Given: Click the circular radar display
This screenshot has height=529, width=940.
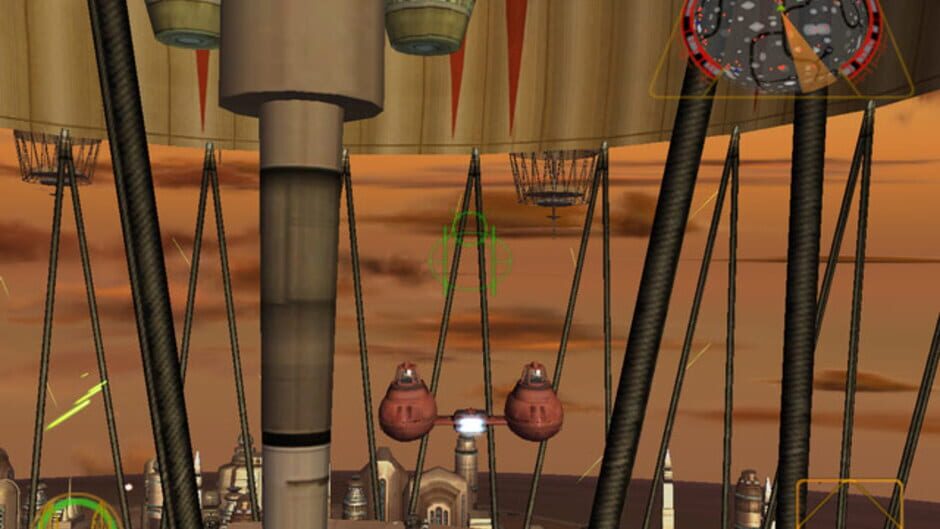Looking at the screenshot, I should pos(781,40).
